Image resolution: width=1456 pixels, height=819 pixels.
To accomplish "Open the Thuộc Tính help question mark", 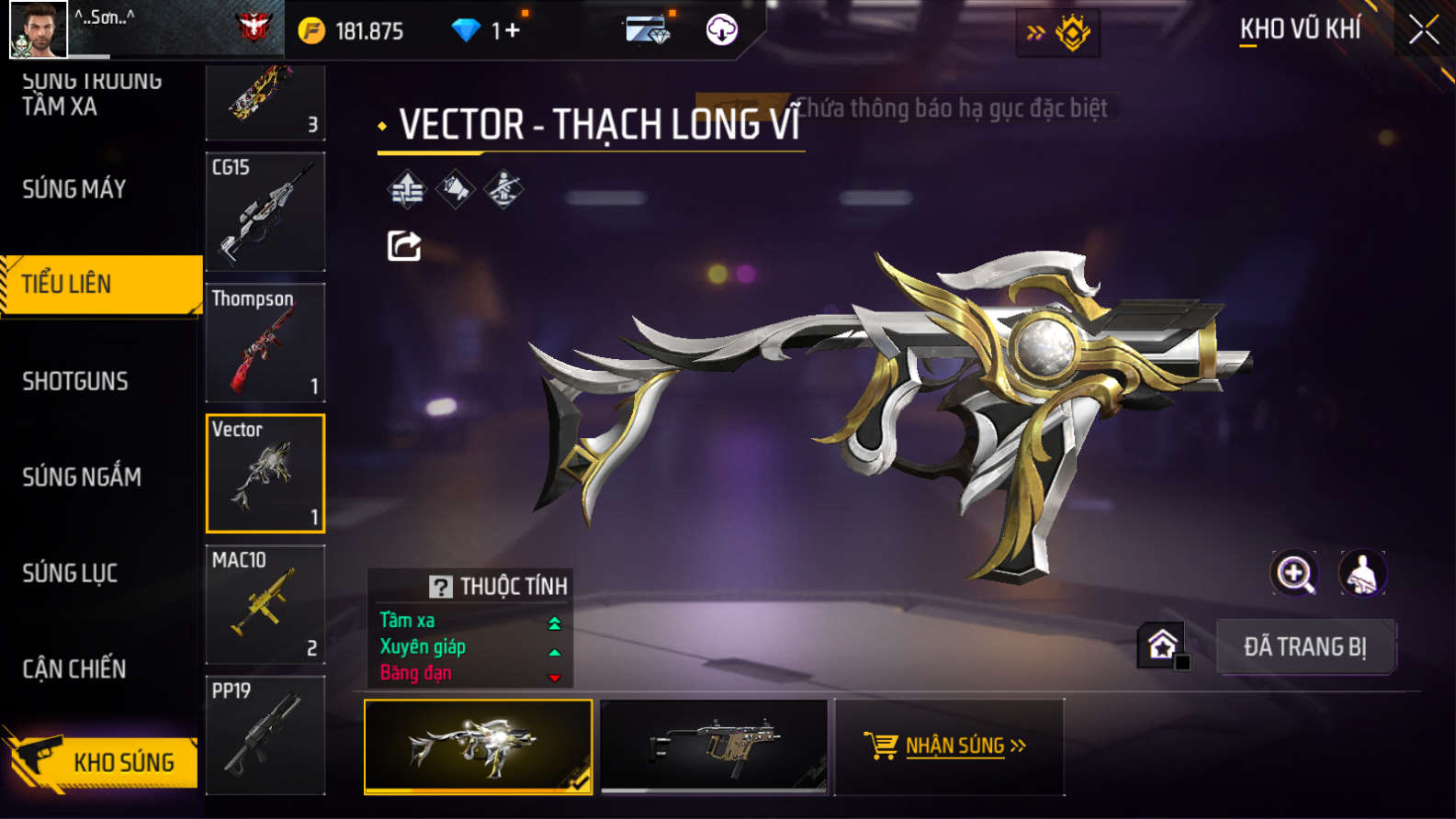I will coord(441,587).
